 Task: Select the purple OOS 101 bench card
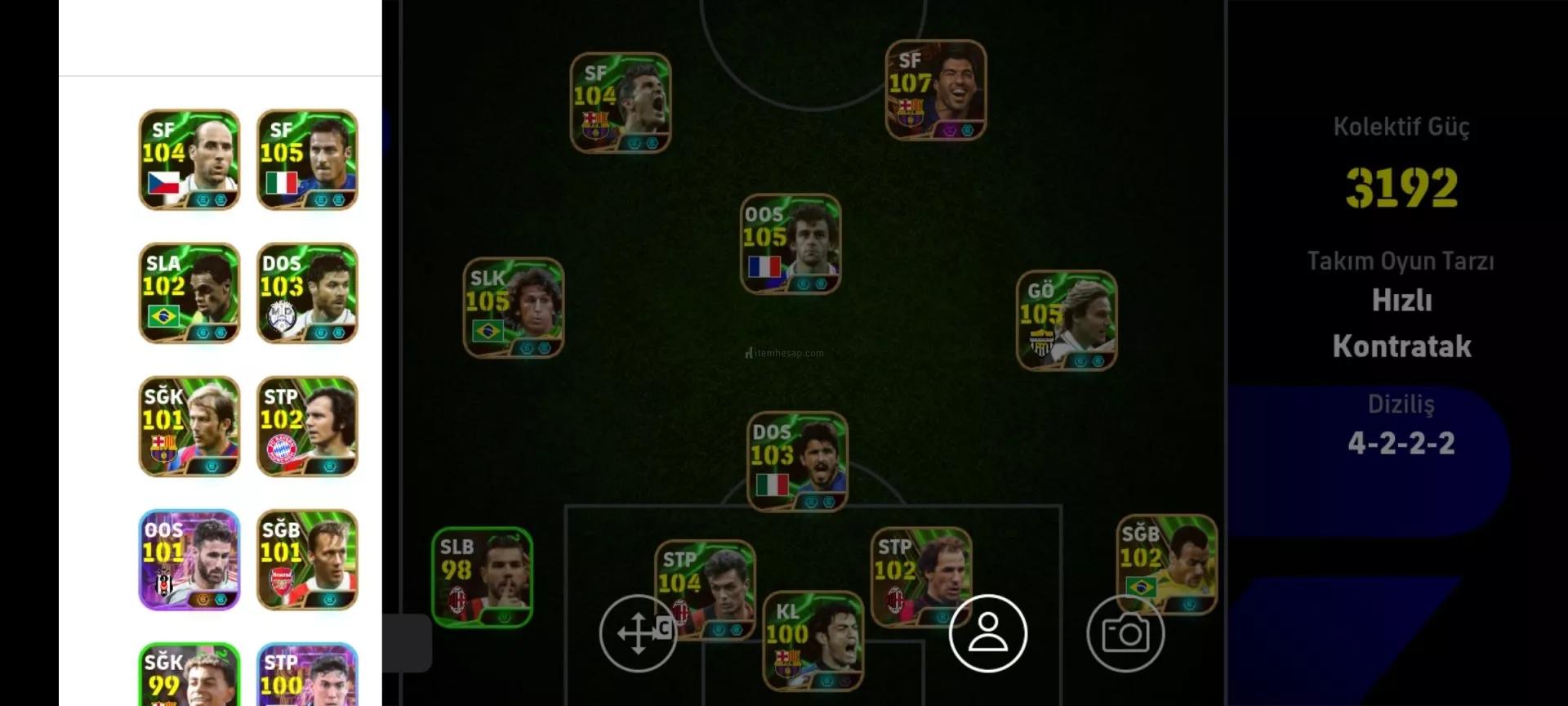tap(189, 560)
